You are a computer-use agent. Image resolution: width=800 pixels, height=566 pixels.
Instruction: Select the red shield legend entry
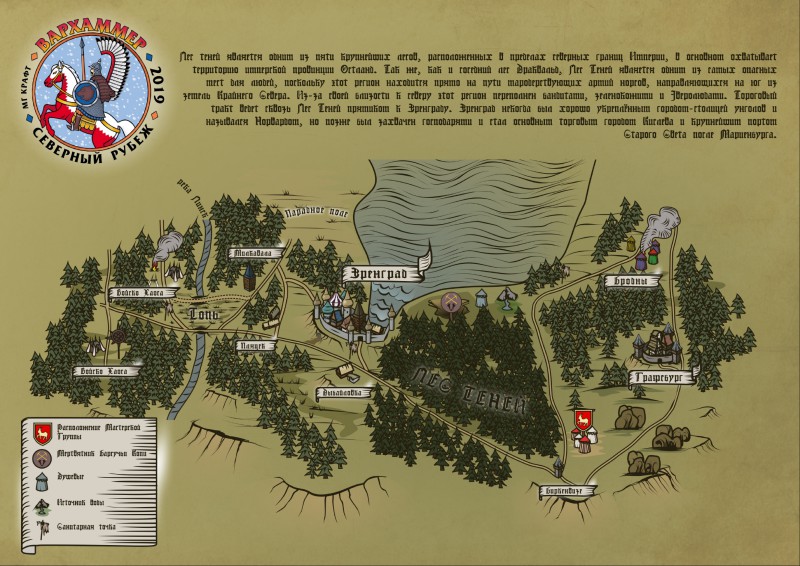[42, 432]
